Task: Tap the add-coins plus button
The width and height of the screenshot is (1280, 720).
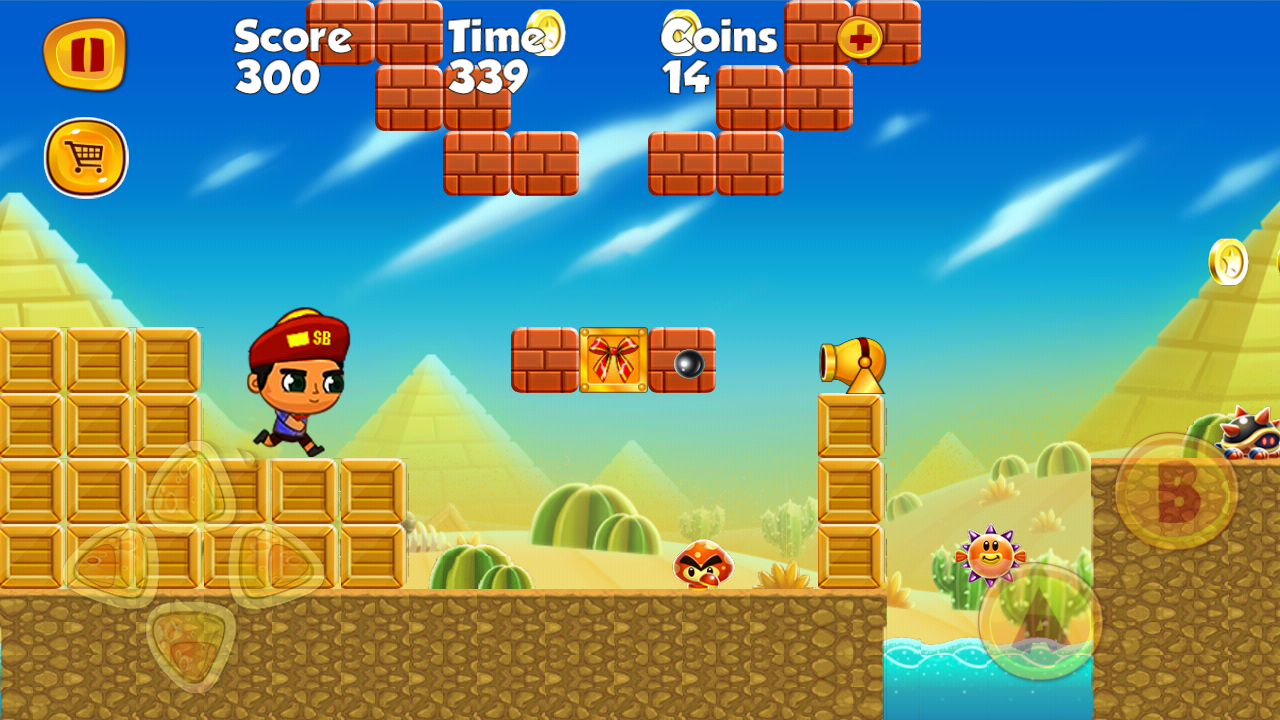Action: [x=862, y=36]
